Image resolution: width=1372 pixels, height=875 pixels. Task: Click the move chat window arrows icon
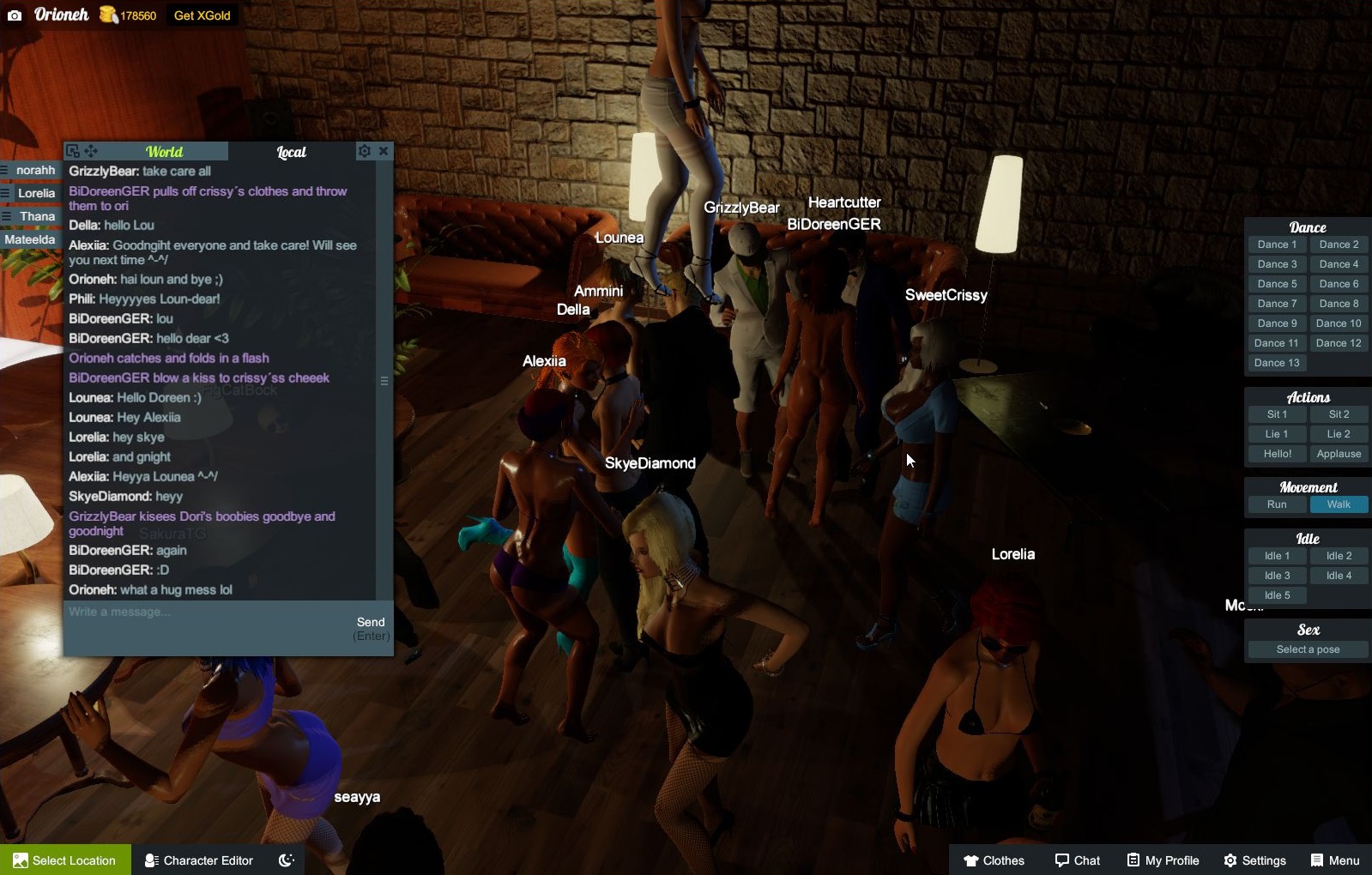click(89, 150)
